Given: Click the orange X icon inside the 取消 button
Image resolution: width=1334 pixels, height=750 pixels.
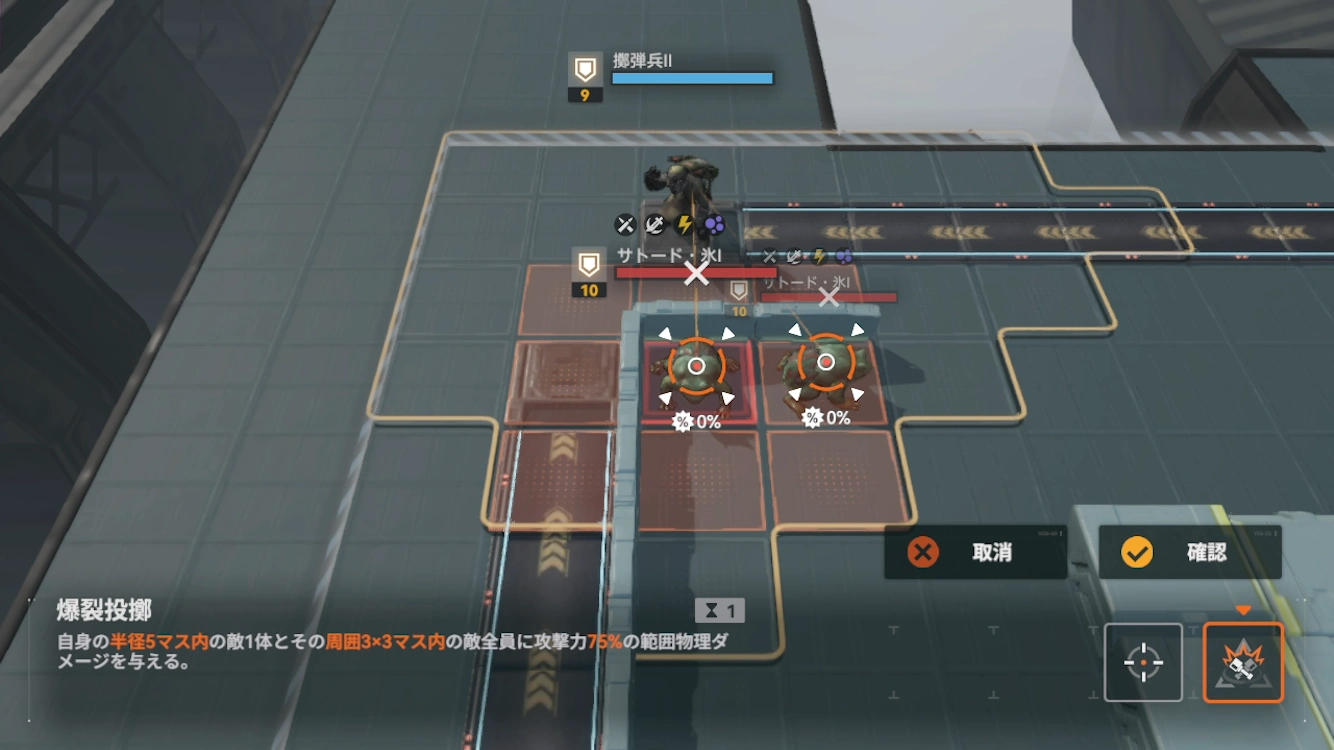Looking at the screenshot, I should pyautogui.click(x=924, y=550).
